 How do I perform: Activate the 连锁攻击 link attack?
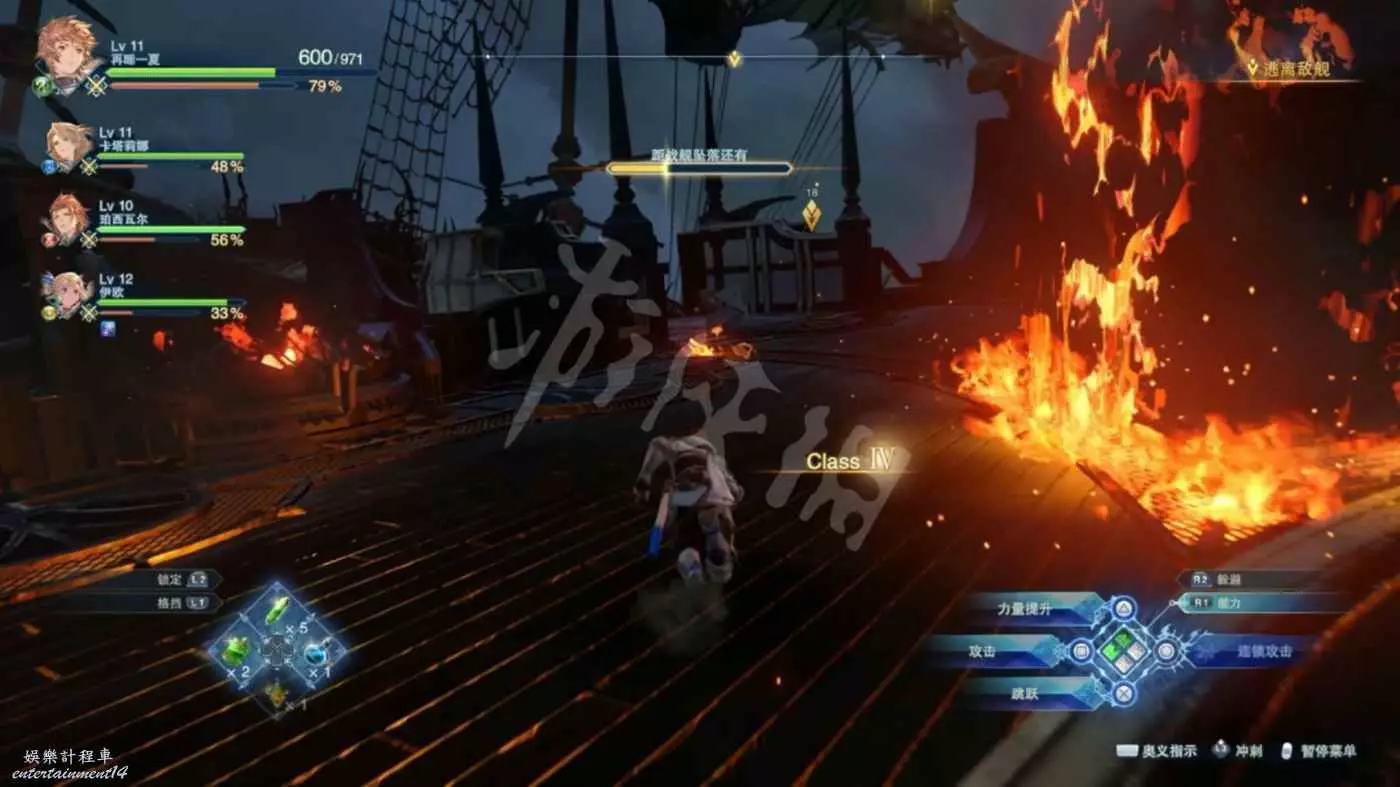coord(1264,651)
